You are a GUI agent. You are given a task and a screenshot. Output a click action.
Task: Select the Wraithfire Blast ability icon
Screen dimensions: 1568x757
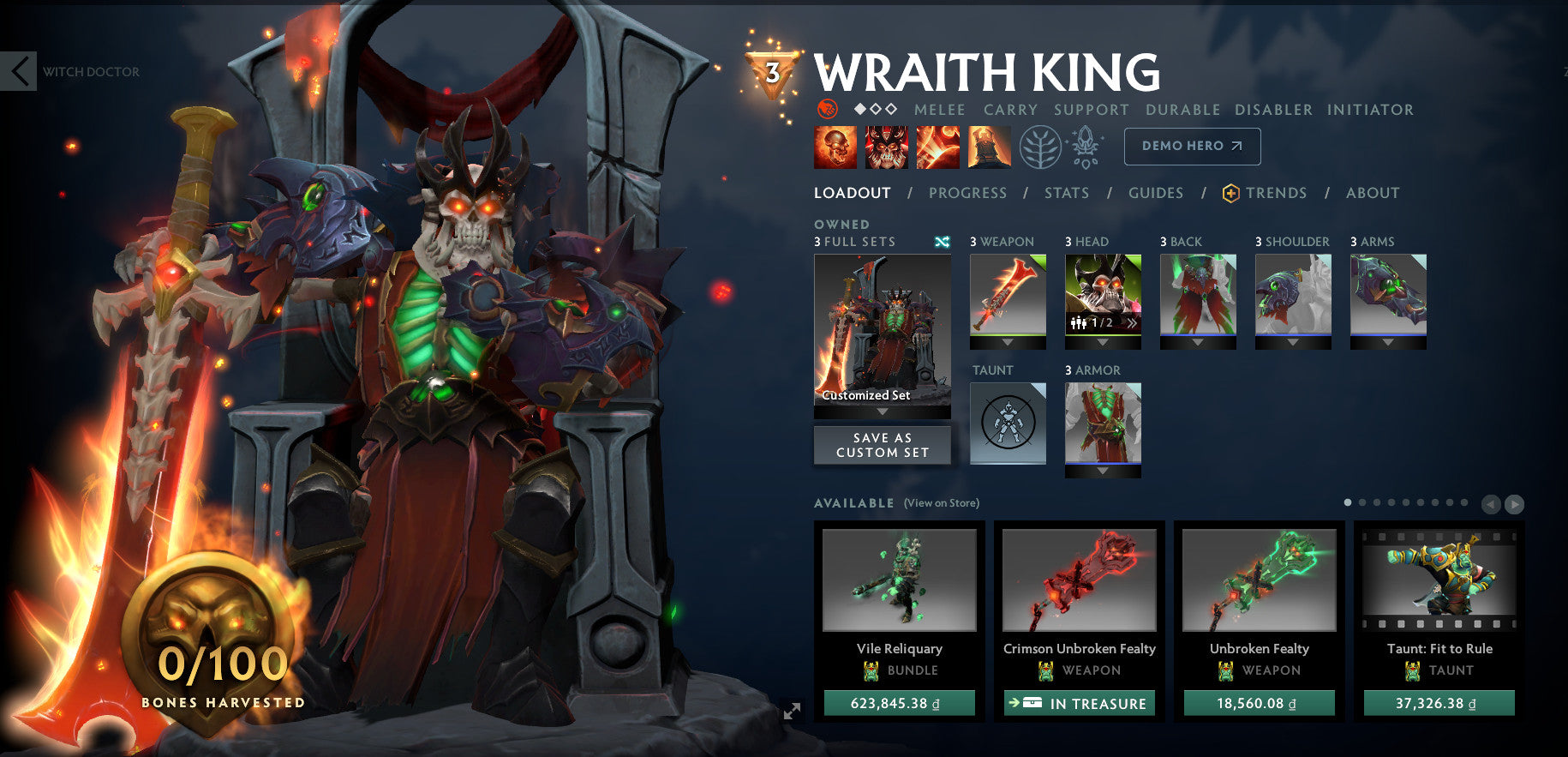(835, 146)
